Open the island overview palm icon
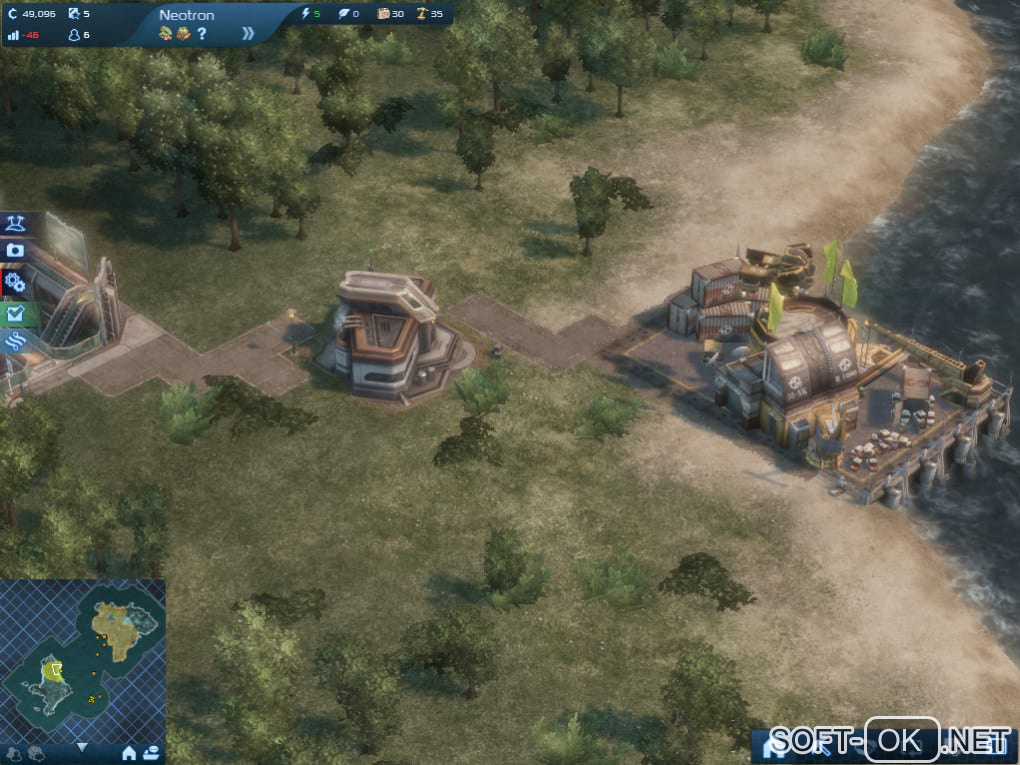The width and height of the screenshot is (1020, 765). point(15,223)
